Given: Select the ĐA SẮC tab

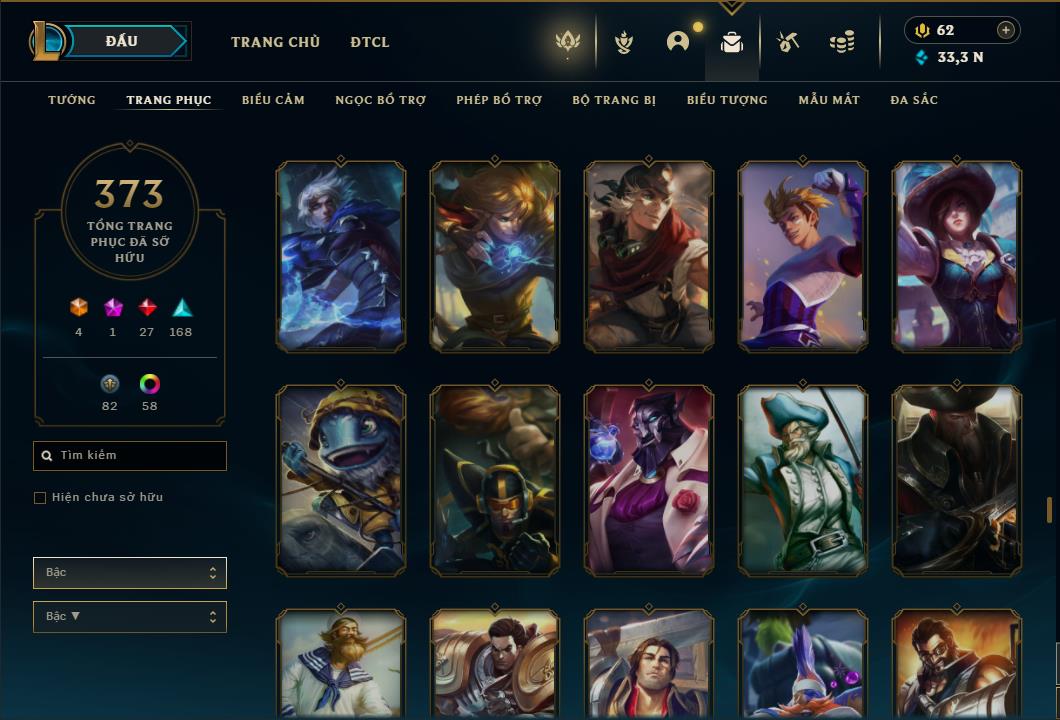Looking at the screenshot, I should point(914,100).
